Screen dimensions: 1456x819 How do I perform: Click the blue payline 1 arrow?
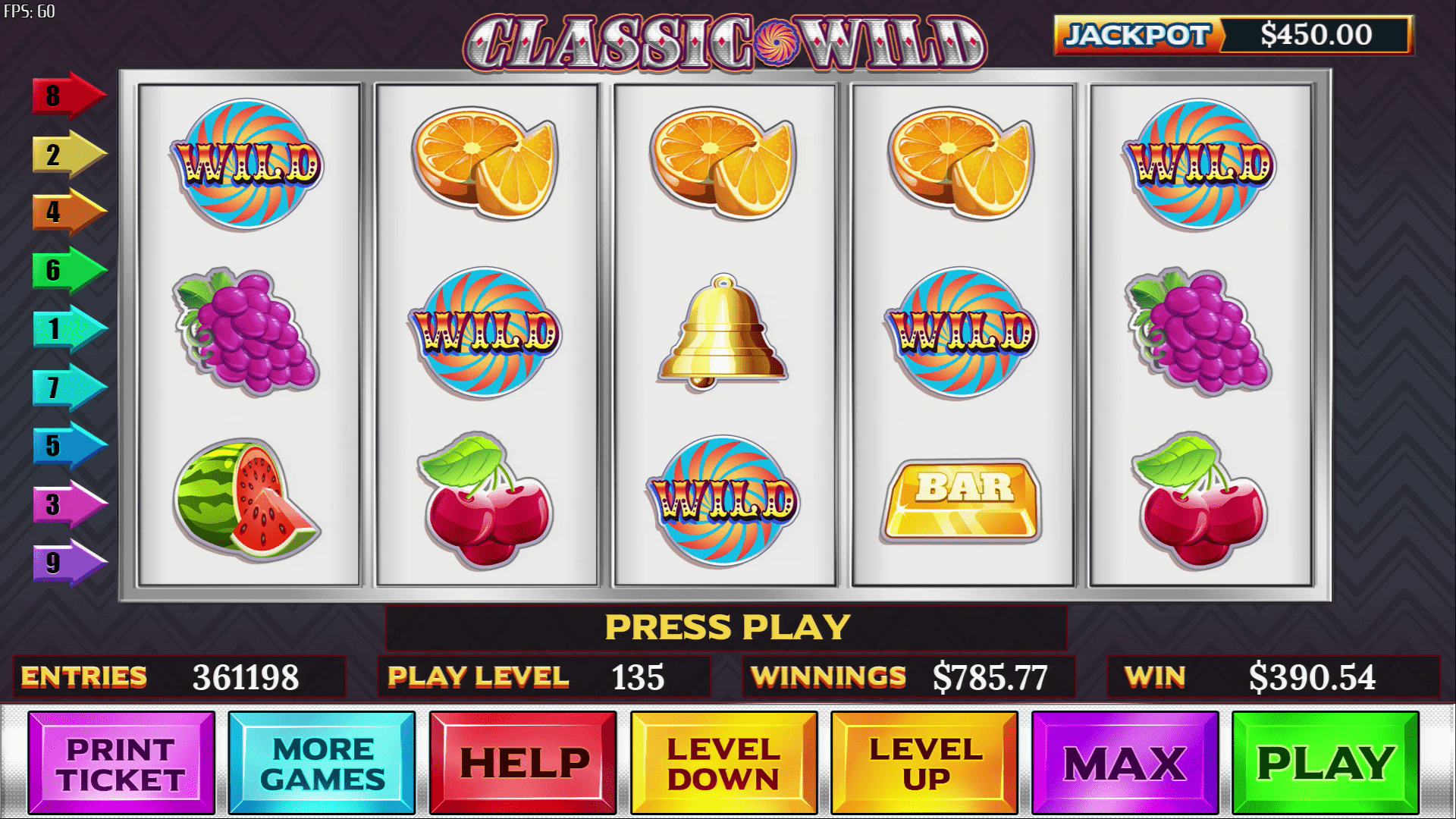point(64,330)
